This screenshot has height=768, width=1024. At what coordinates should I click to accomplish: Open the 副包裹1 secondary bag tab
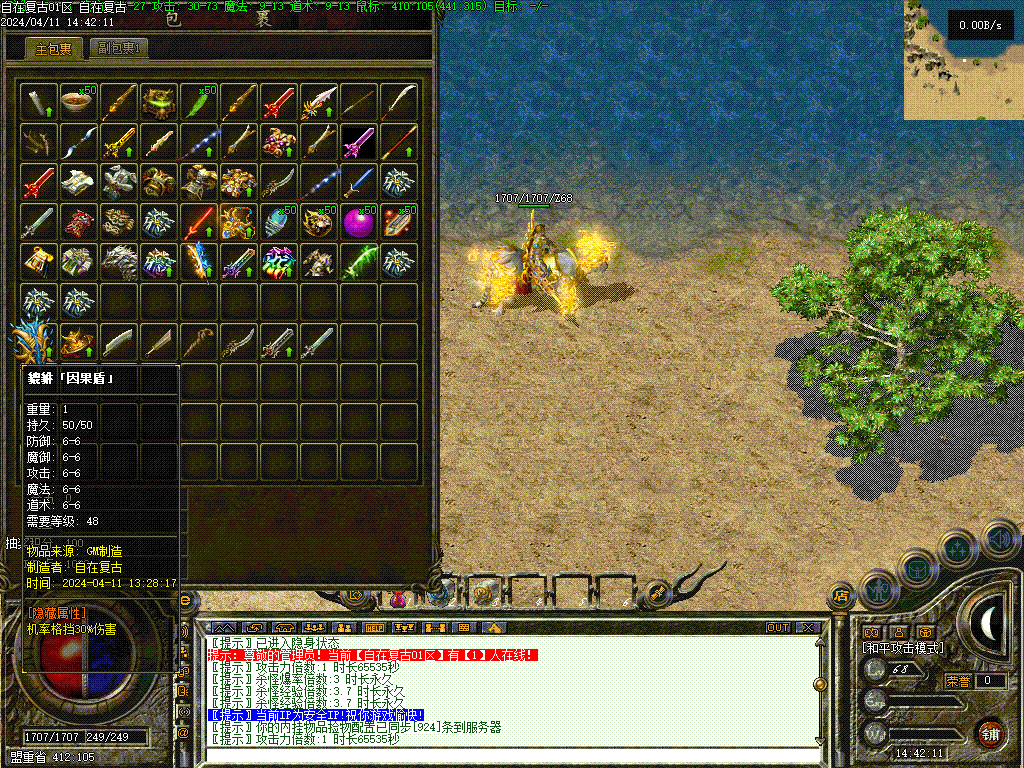[x=118, y=48]
